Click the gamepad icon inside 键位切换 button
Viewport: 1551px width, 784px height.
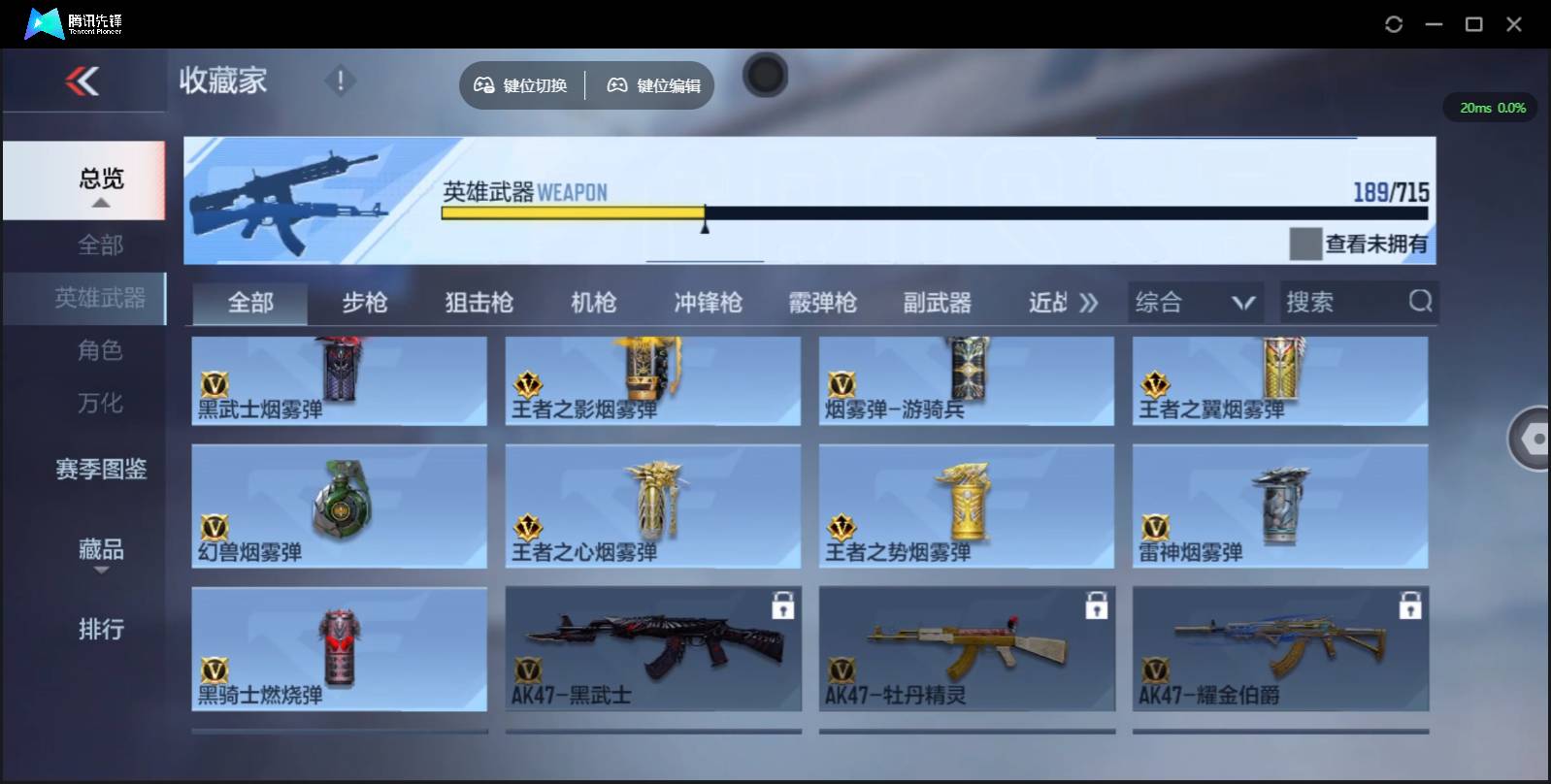coord(483,84)
